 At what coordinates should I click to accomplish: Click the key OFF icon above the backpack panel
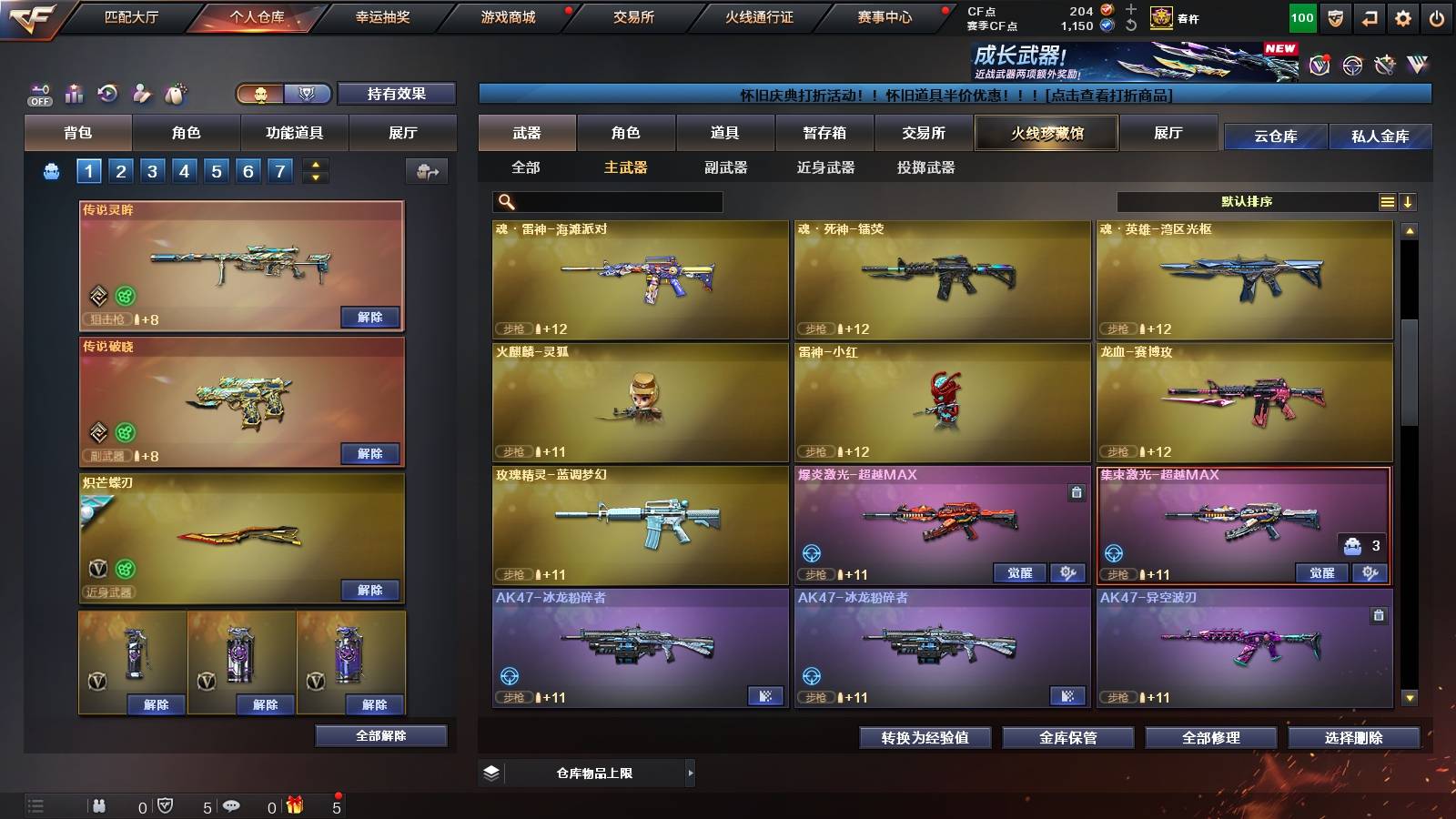pos(37,91)
